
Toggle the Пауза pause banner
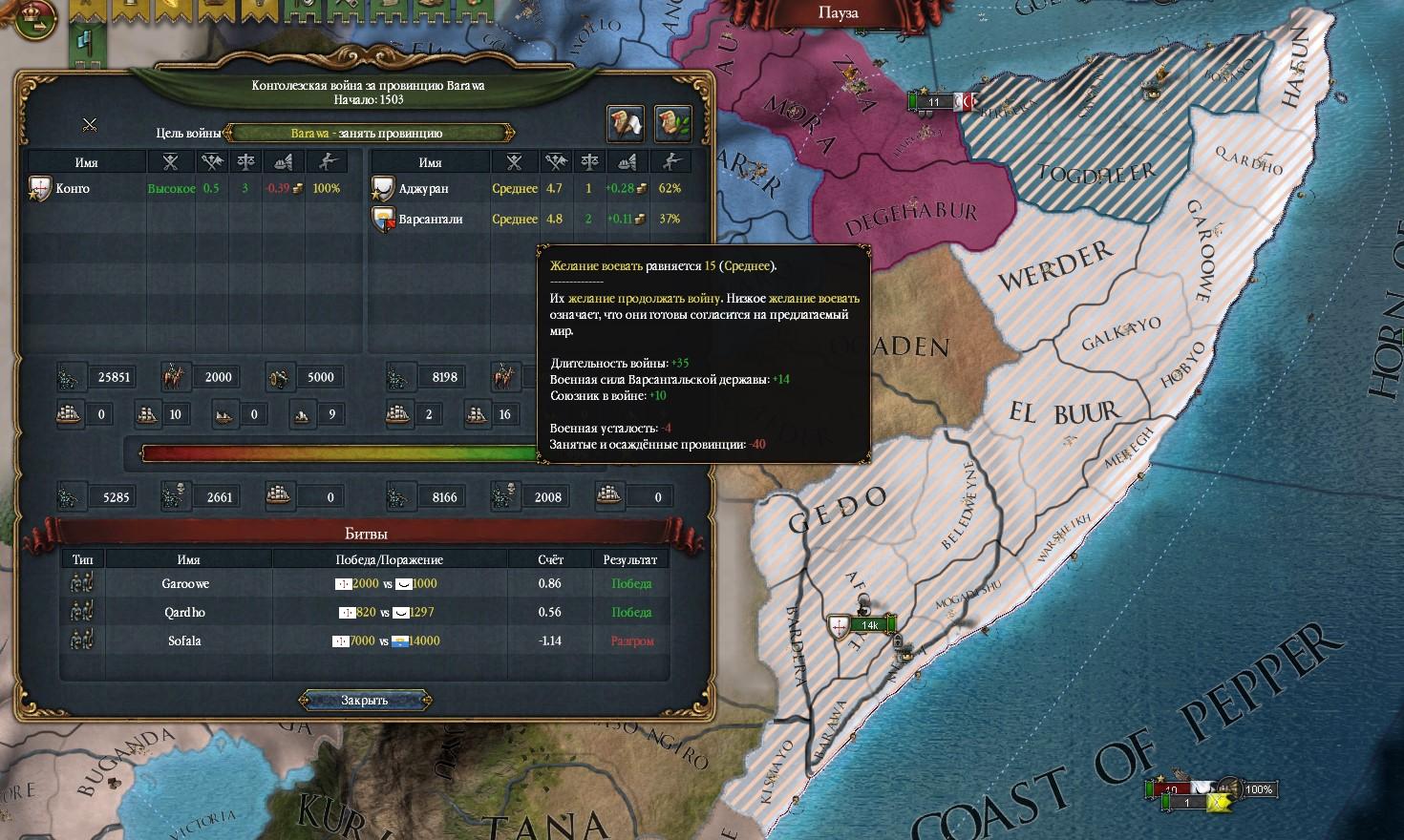838,13
